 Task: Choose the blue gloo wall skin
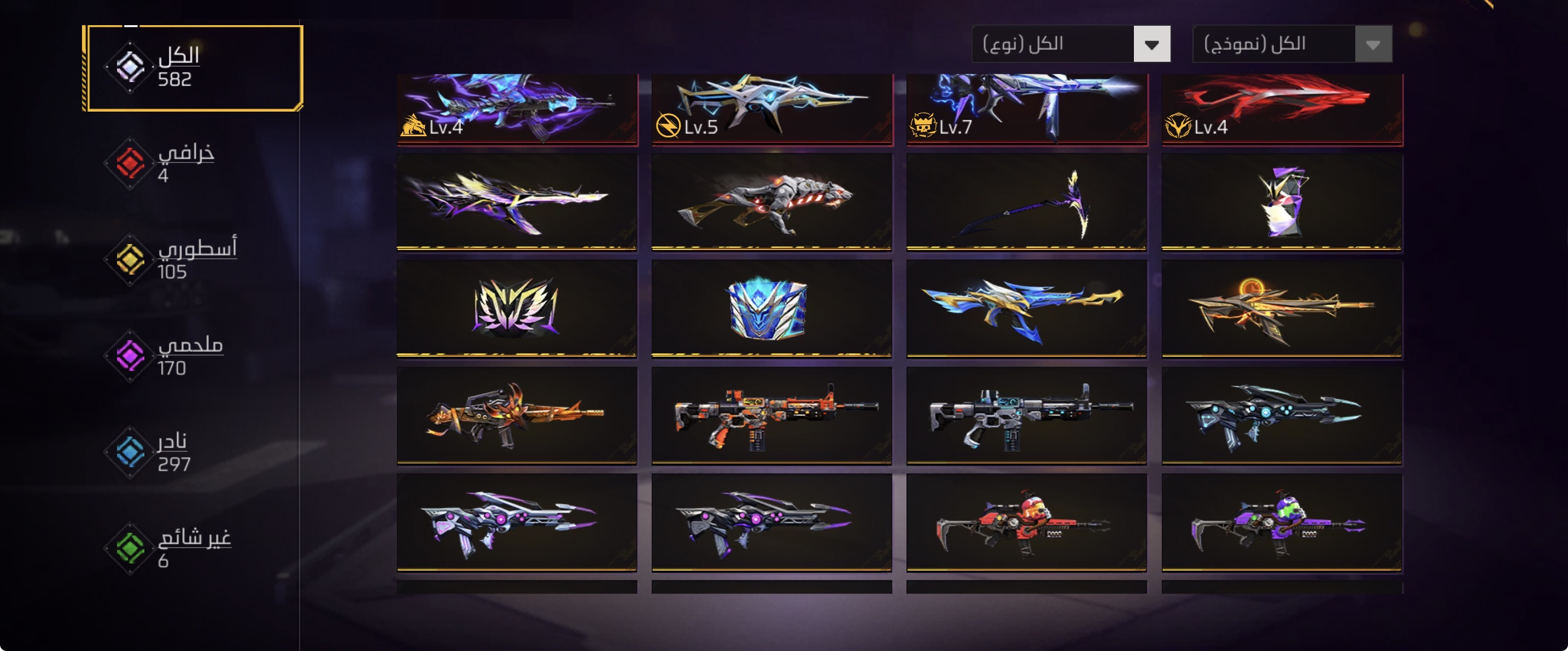click(771, 308)
